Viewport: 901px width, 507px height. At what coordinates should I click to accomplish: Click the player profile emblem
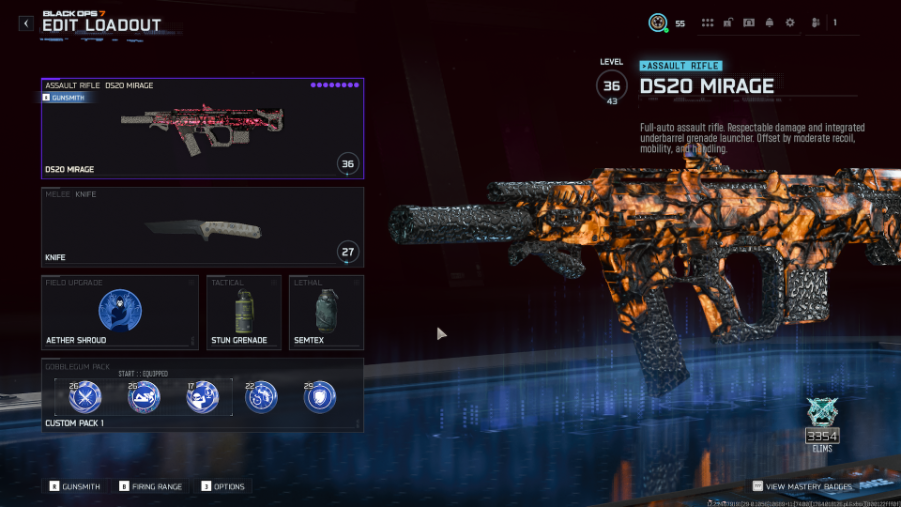(658, 23)
